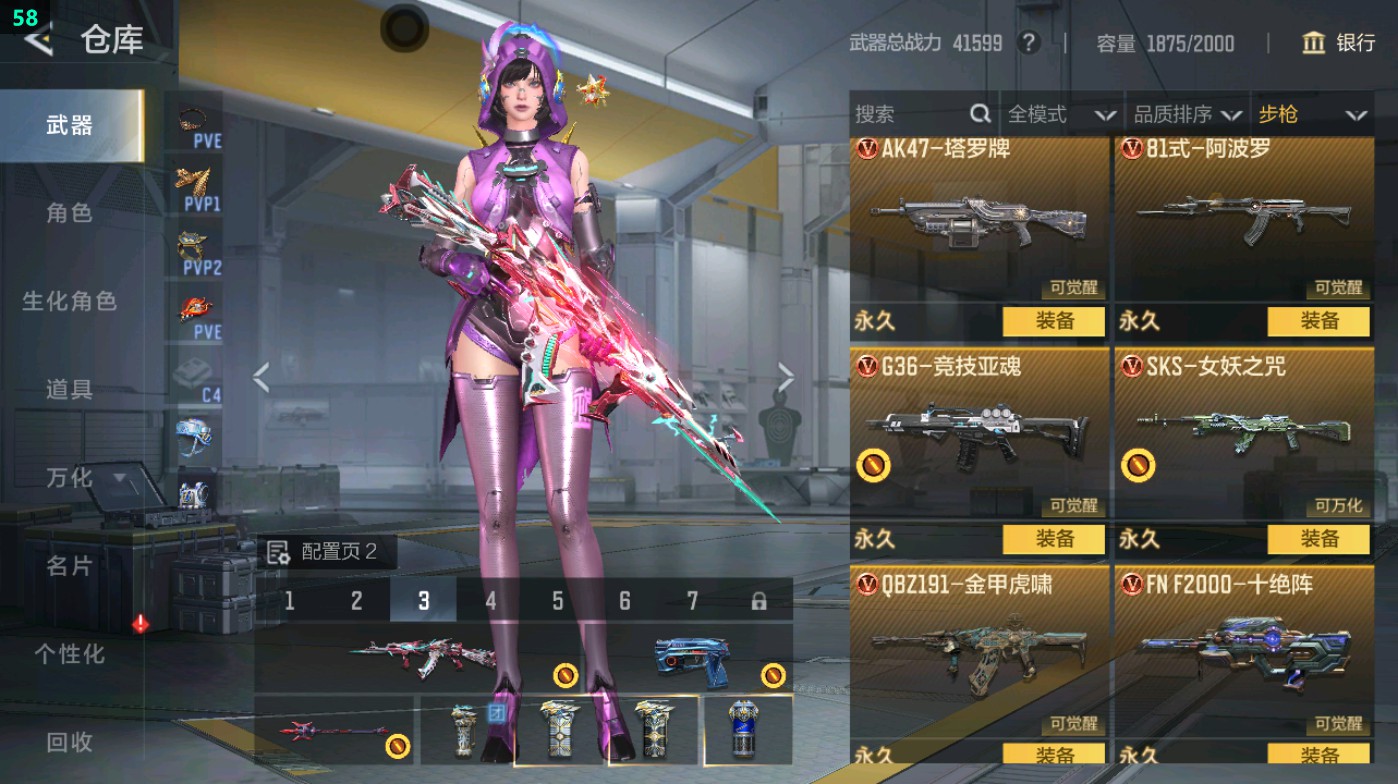The image size is (1398, 784).
Task: Switch to the 角色 sidebar tab
Action: [69, 213]
